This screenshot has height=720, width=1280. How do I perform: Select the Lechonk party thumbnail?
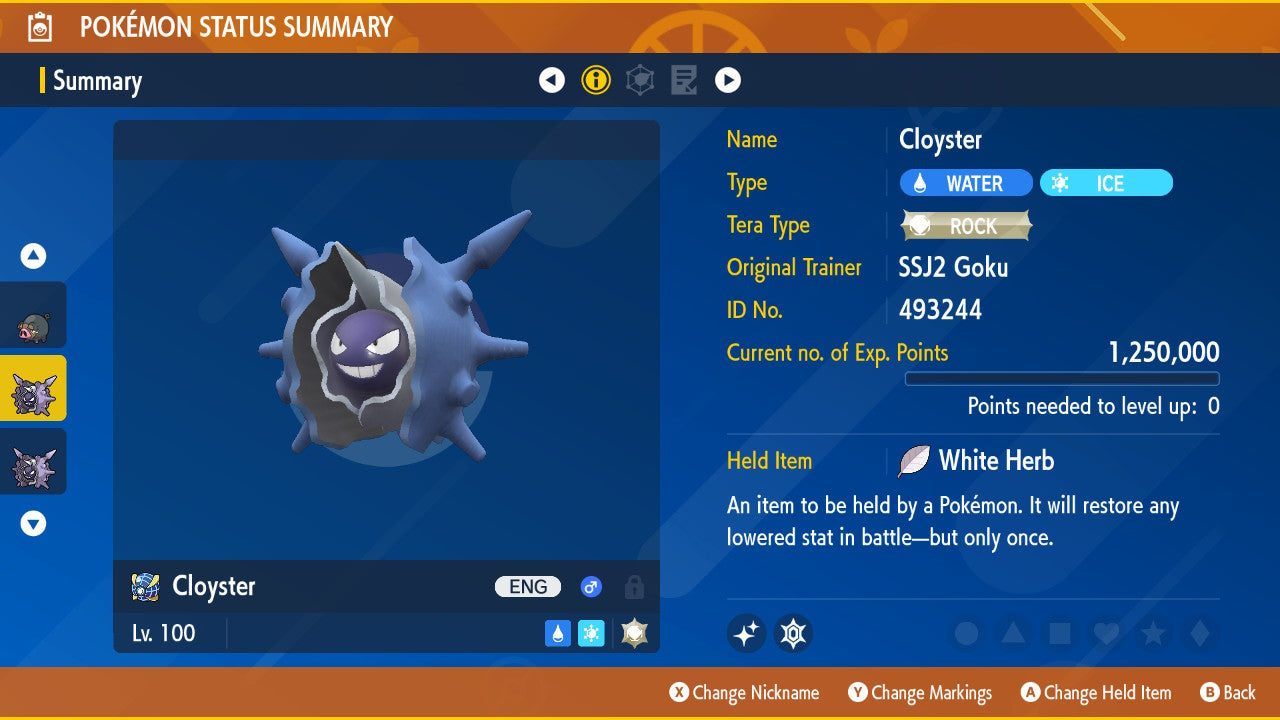click(33, 315)
